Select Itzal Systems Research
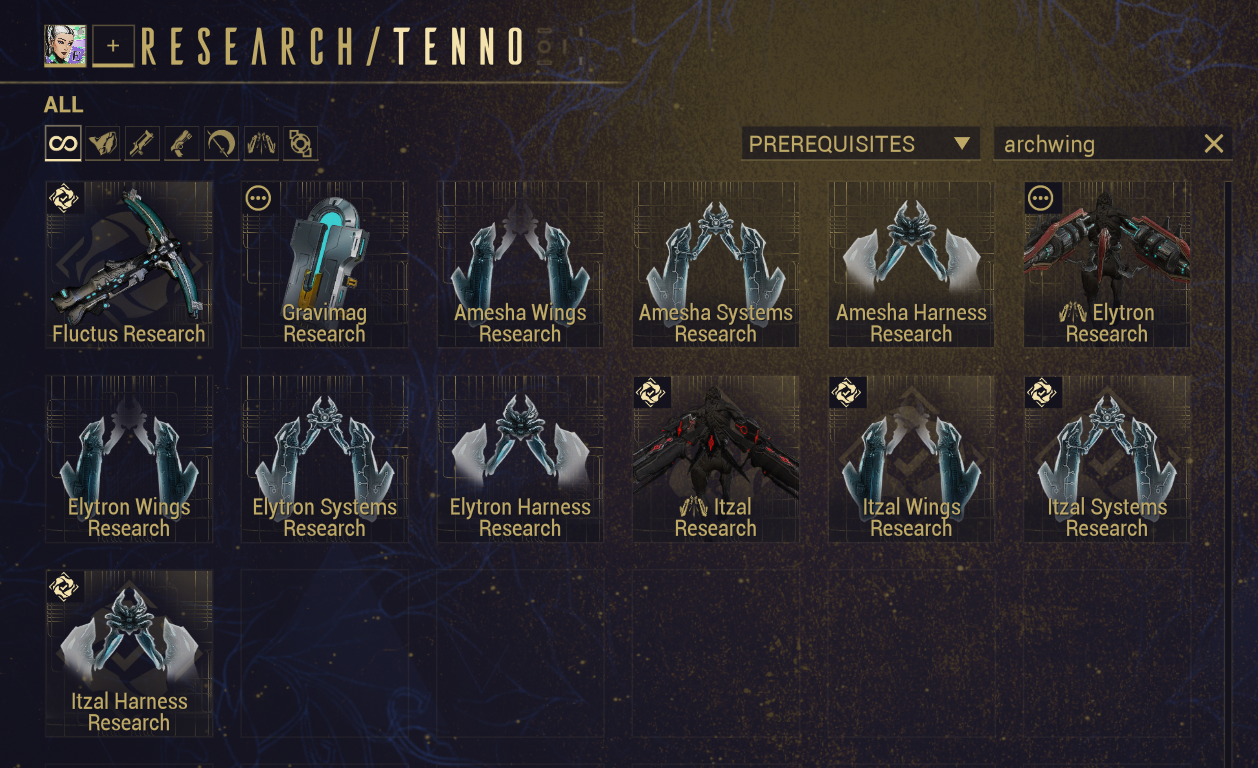The image size is (1258, 768). pos(1107,459)
